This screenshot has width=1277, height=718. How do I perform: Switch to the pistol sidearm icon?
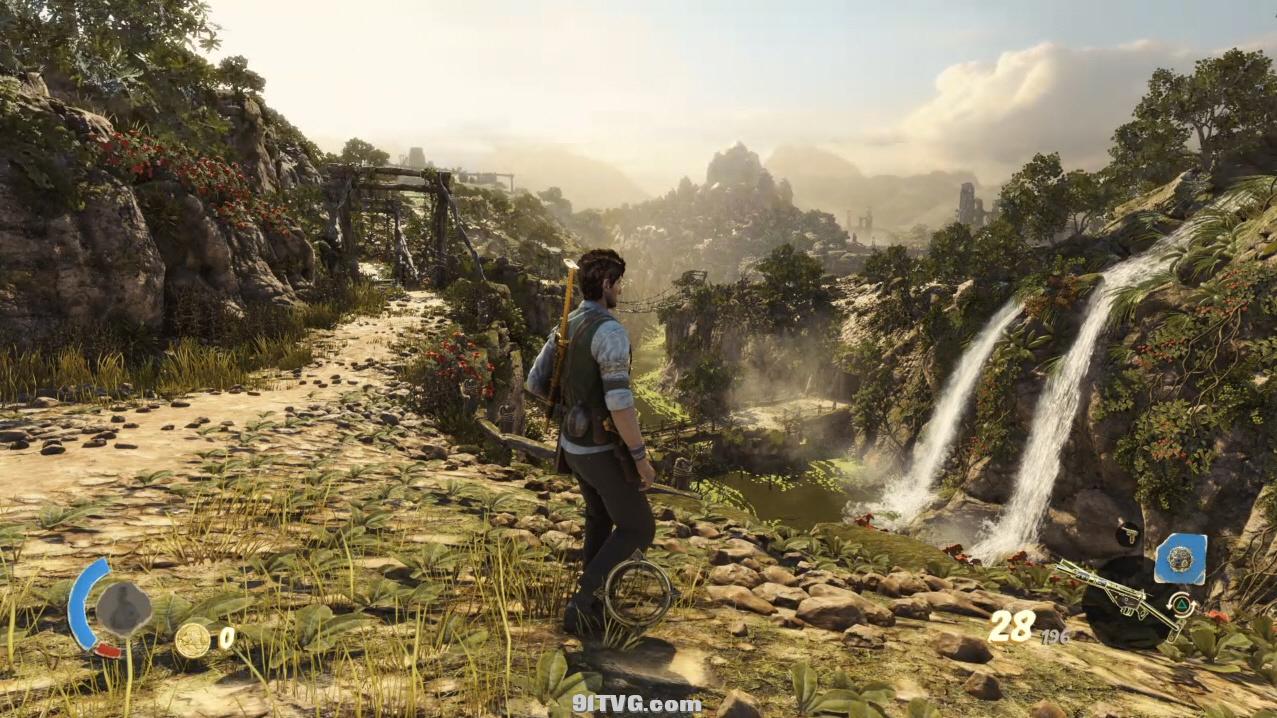[1128, 534]
